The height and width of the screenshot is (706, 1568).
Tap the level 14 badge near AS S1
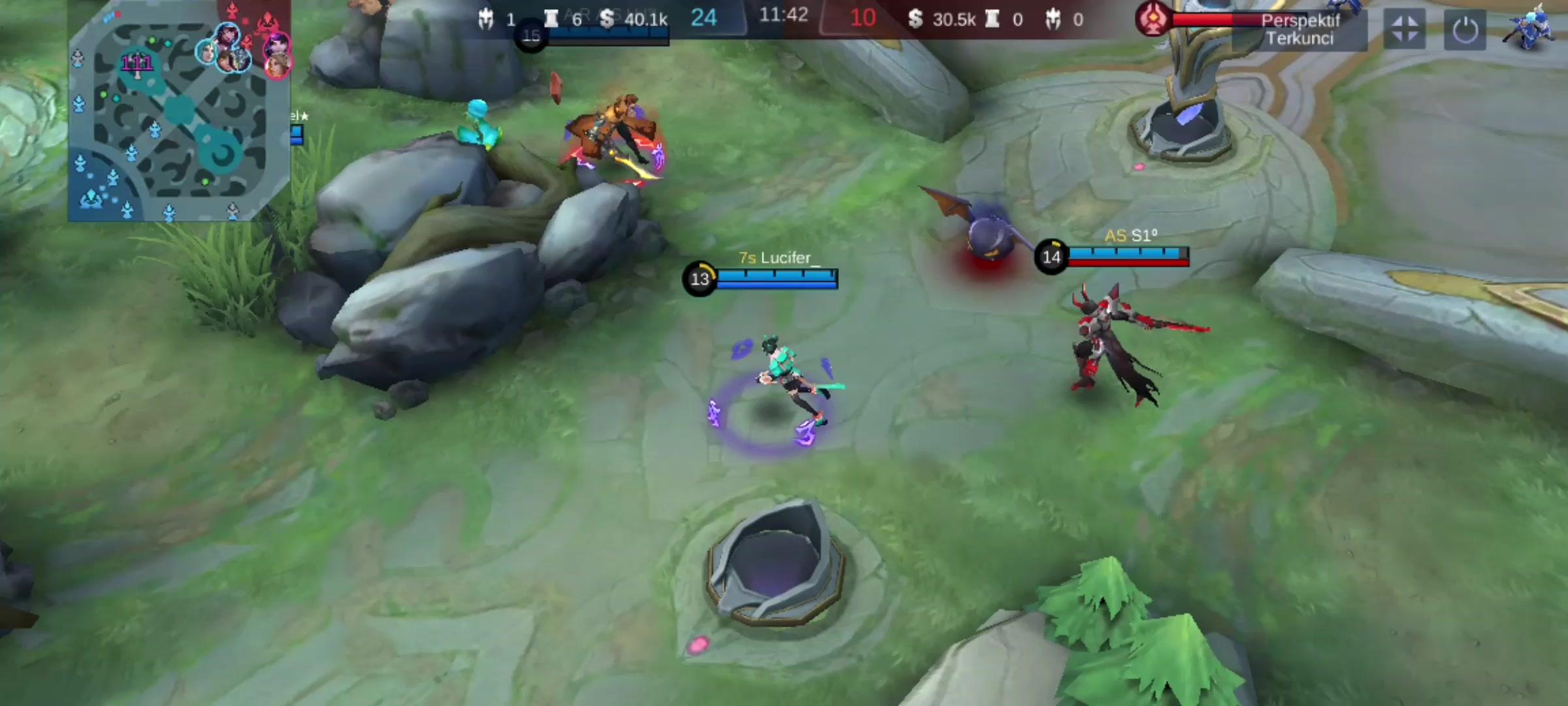click(1052, 256)
